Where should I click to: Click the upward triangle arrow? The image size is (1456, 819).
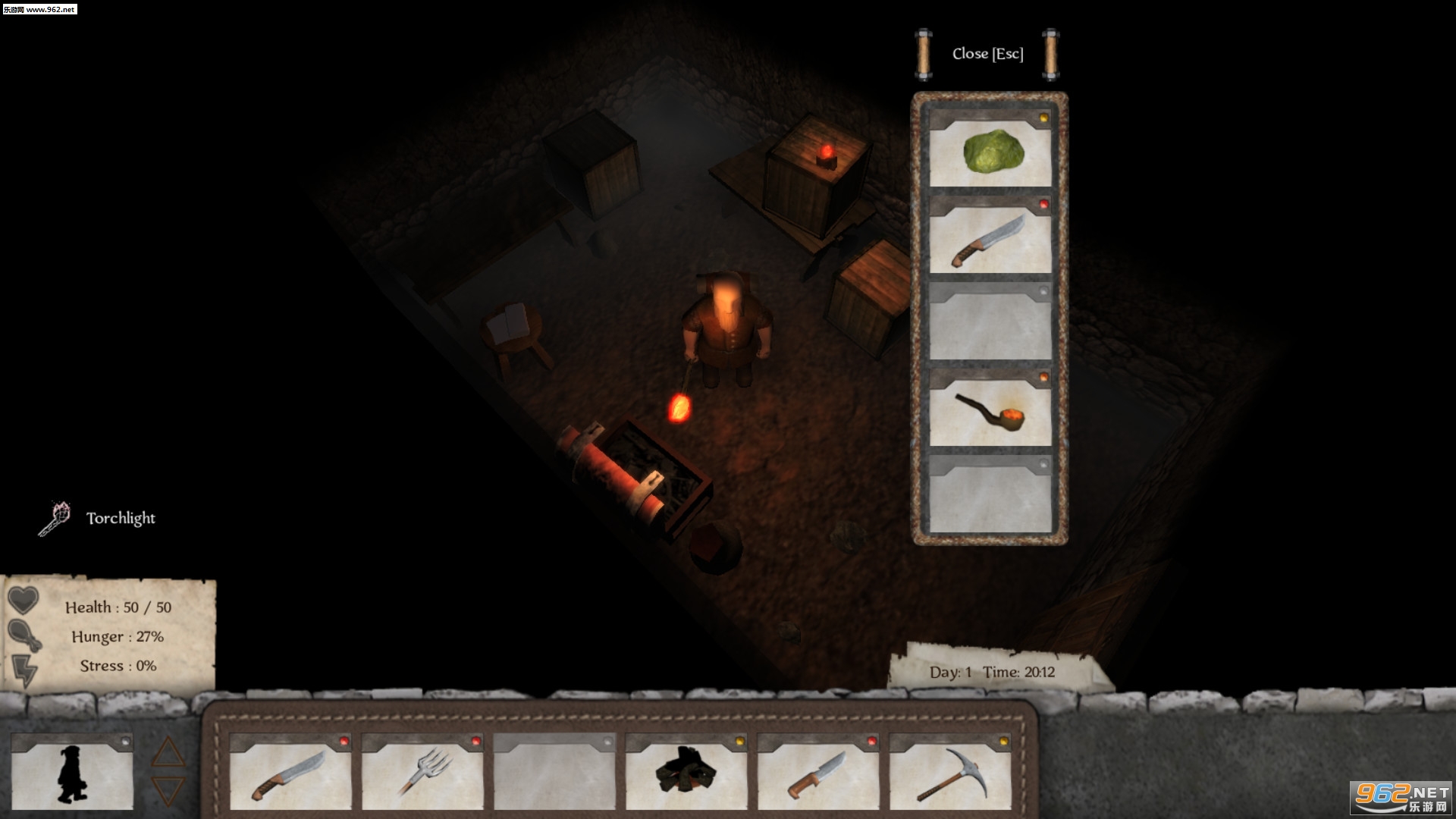tap(168, 753)
